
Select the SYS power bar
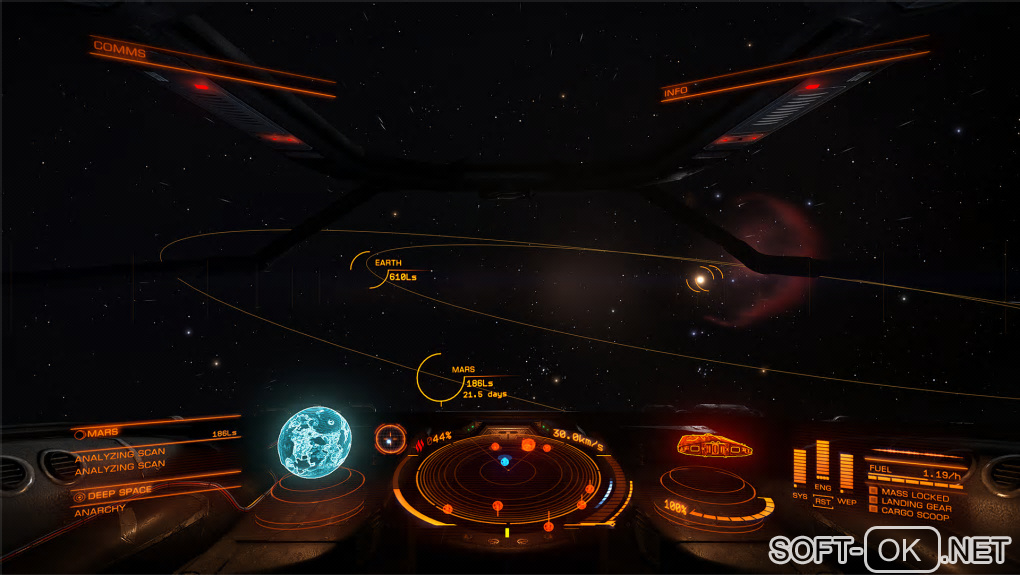(x=800, y=468)
